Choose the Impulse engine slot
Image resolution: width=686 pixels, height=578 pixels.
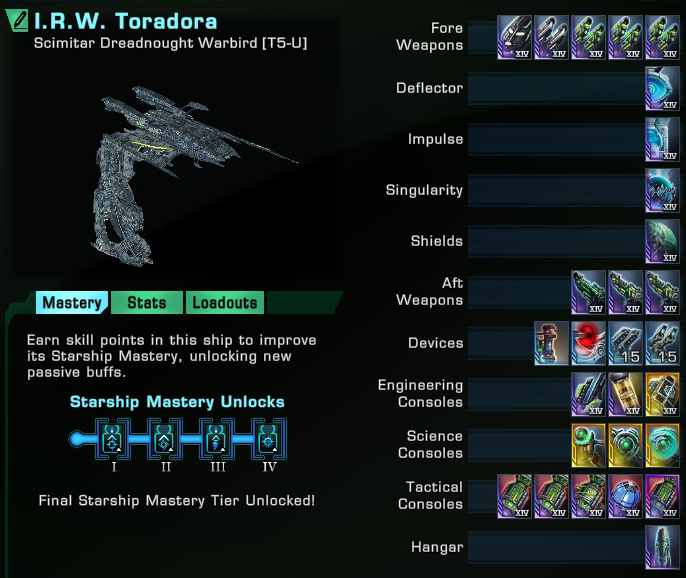tap(662, 139)
